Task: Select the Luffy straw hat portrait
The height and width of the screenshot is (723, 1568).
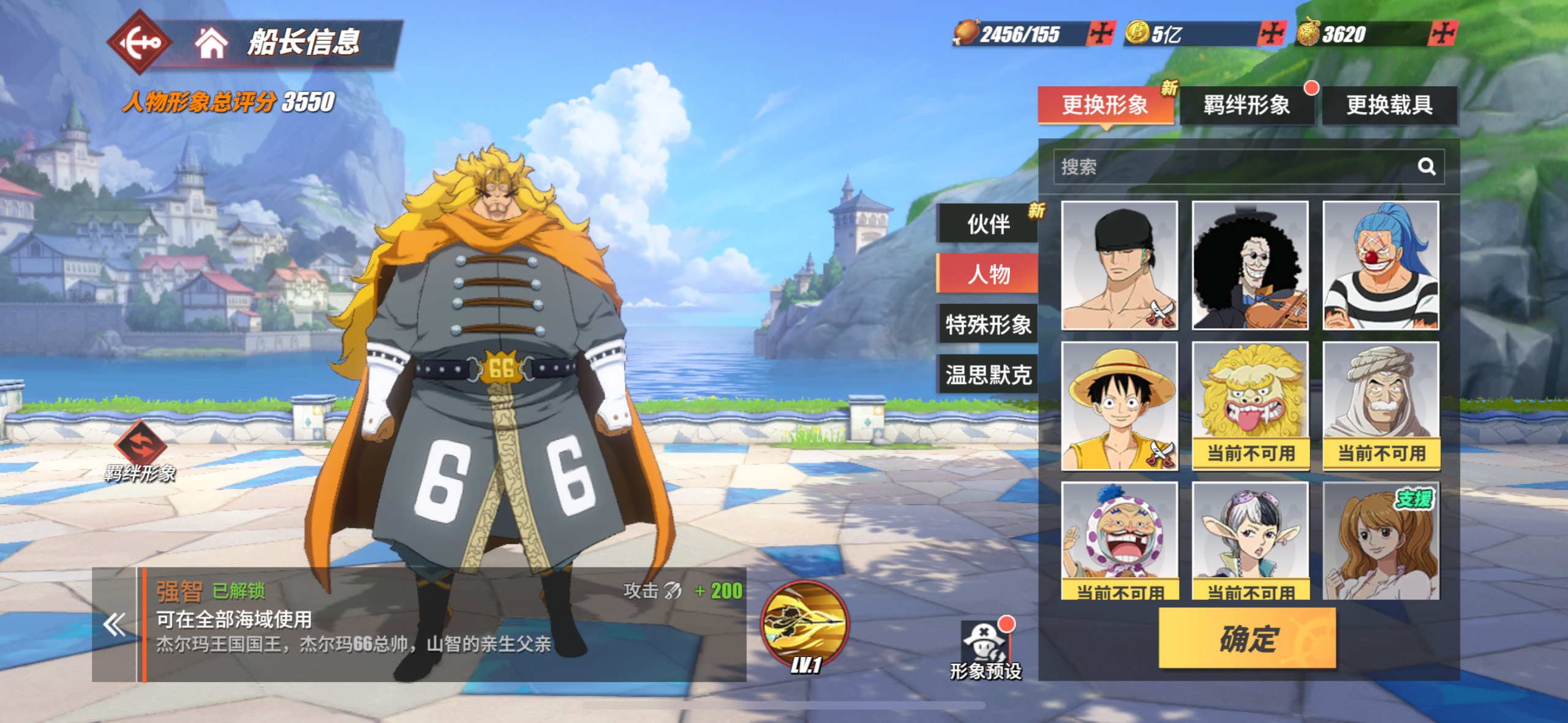Action: point(1119,406)
